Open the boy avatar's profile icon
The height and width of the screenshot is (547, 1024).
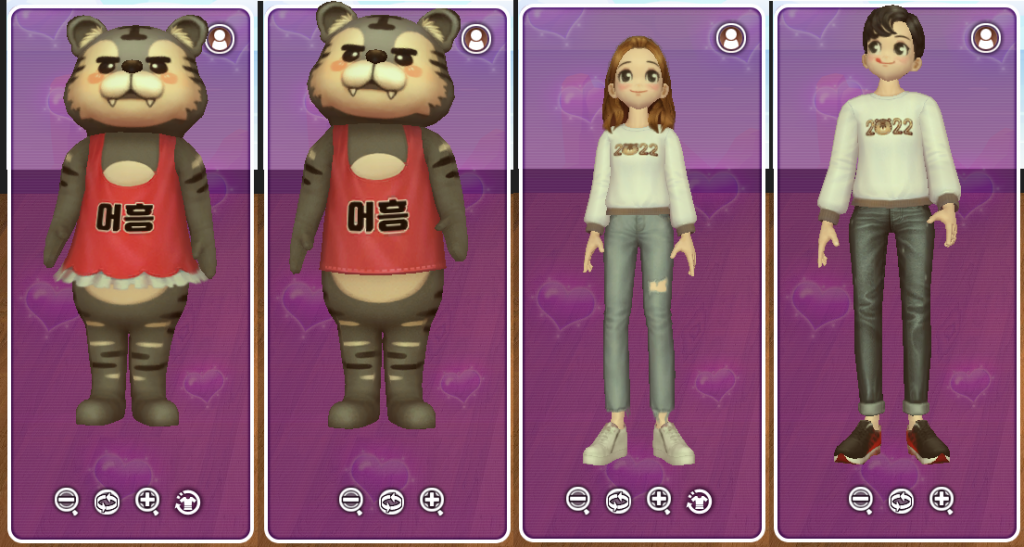[x=986, y=38]
